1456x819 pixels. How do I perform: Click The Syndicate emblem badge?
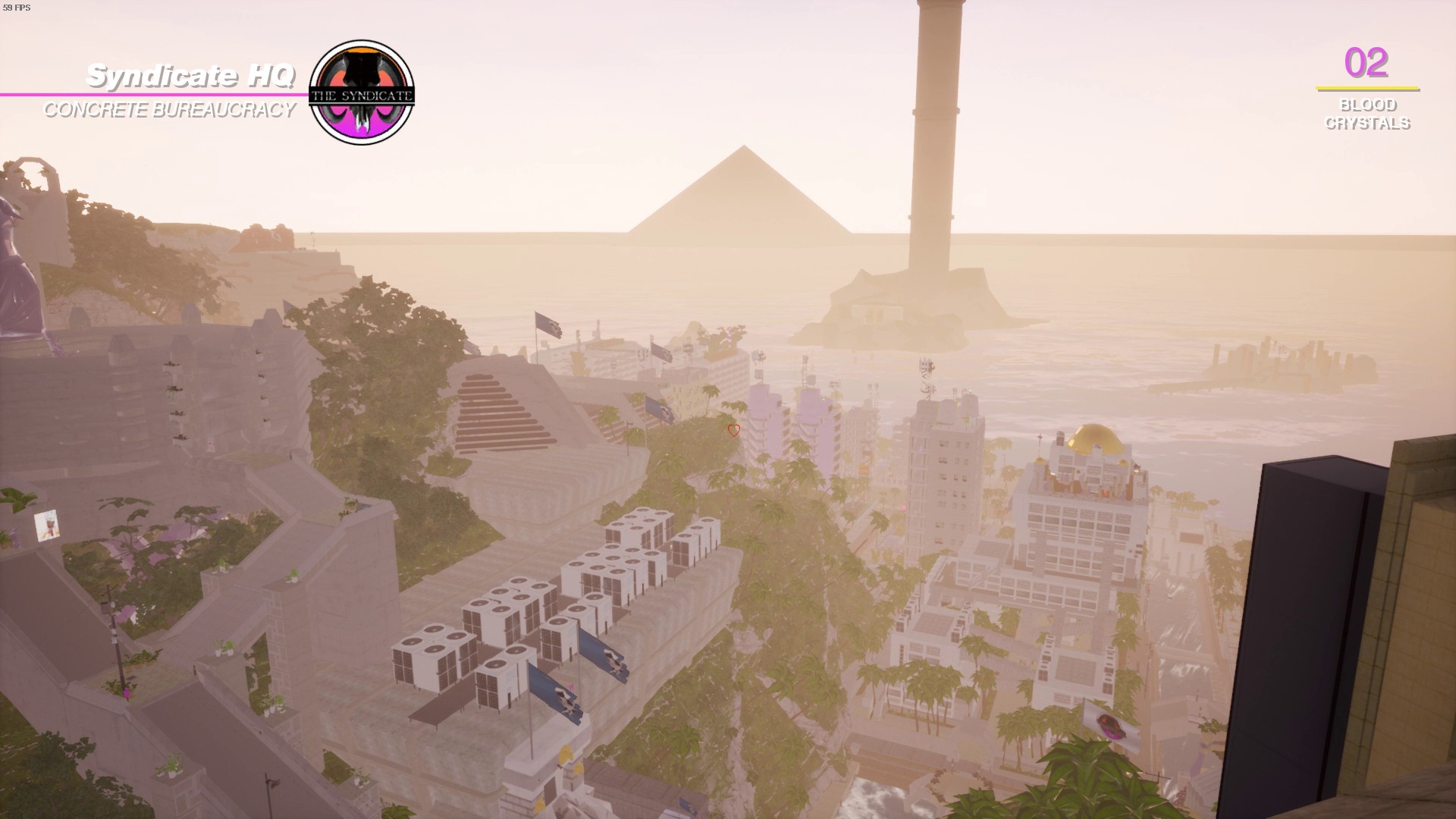click(x=362, y=93)
